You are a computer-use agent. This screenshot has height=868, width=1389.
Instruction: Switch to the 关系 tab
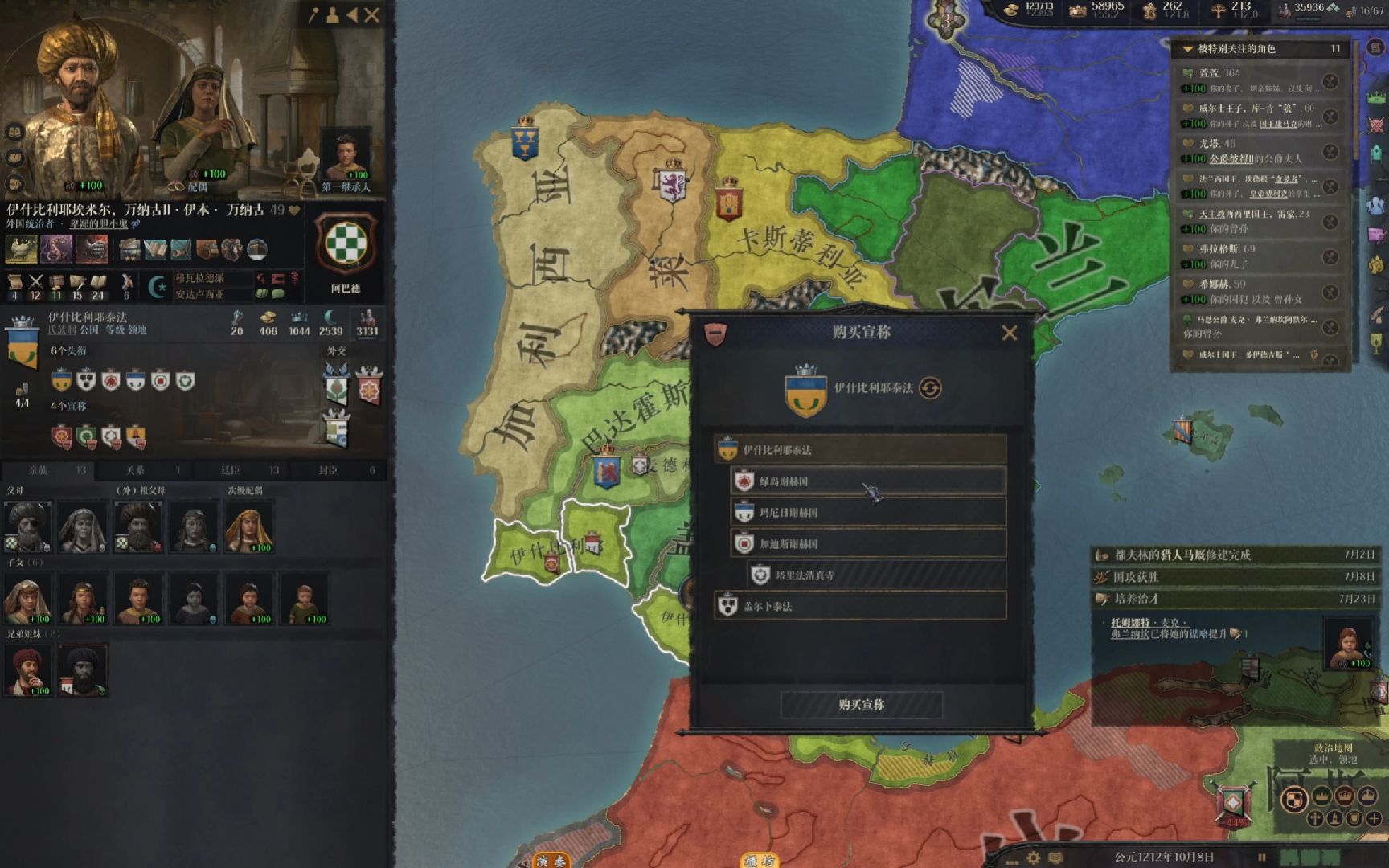point(144,470)
